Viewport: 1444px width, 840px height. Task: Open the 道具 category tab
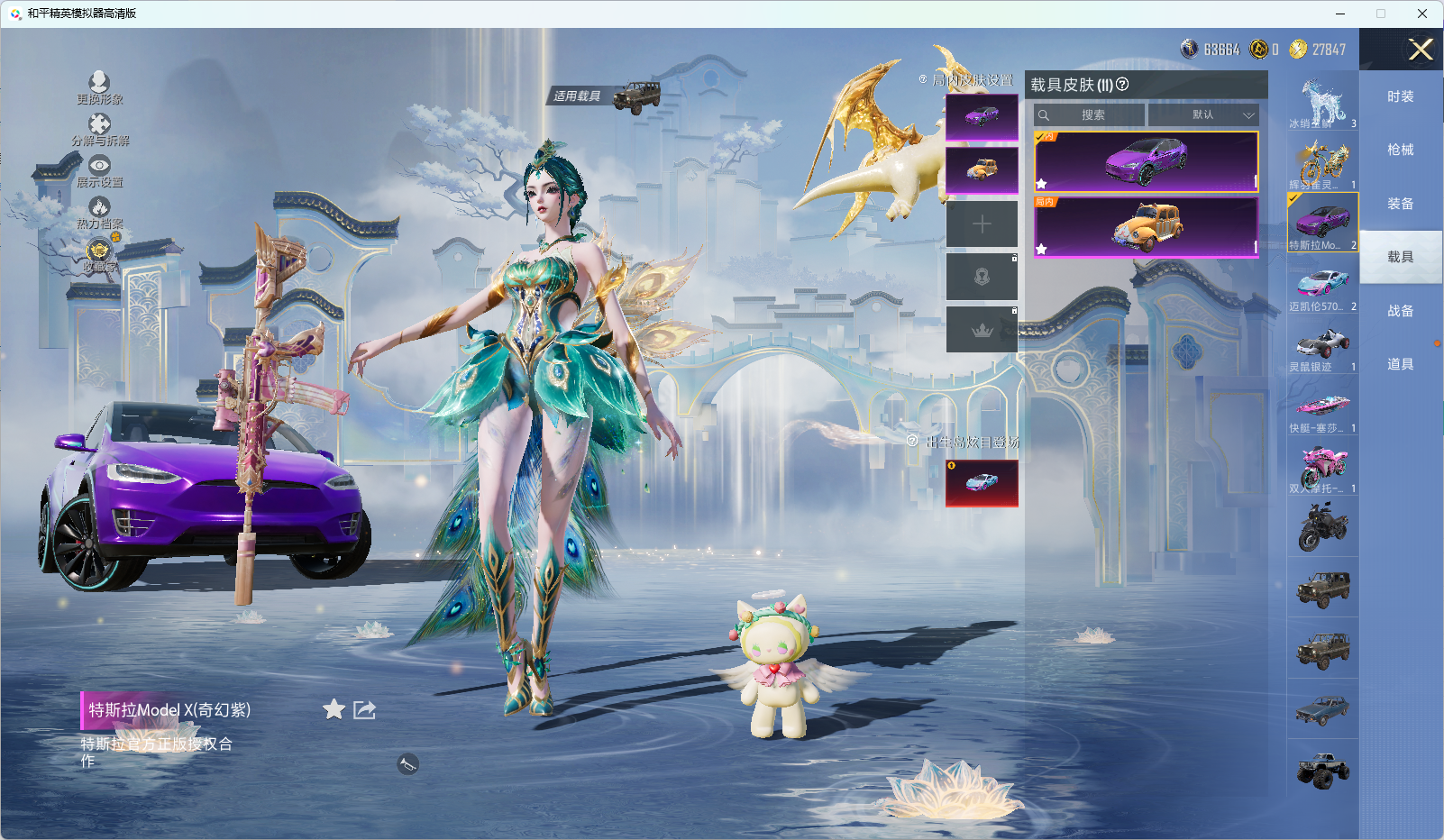click(x=1400, y=364)
